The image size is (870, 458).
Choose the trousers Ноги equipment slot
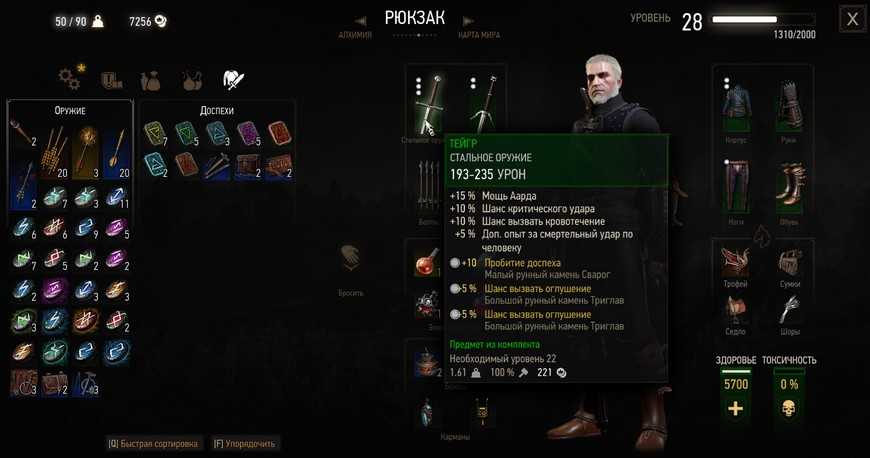coord(736,187)
